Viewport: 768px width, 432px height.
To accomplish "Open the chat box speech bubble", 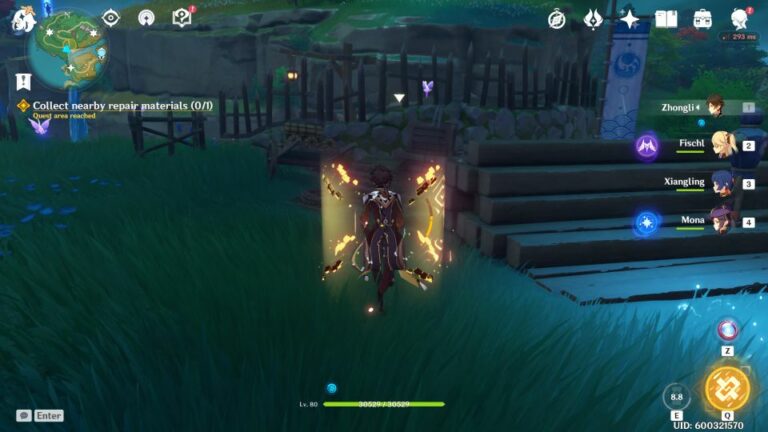I will 23,415.
